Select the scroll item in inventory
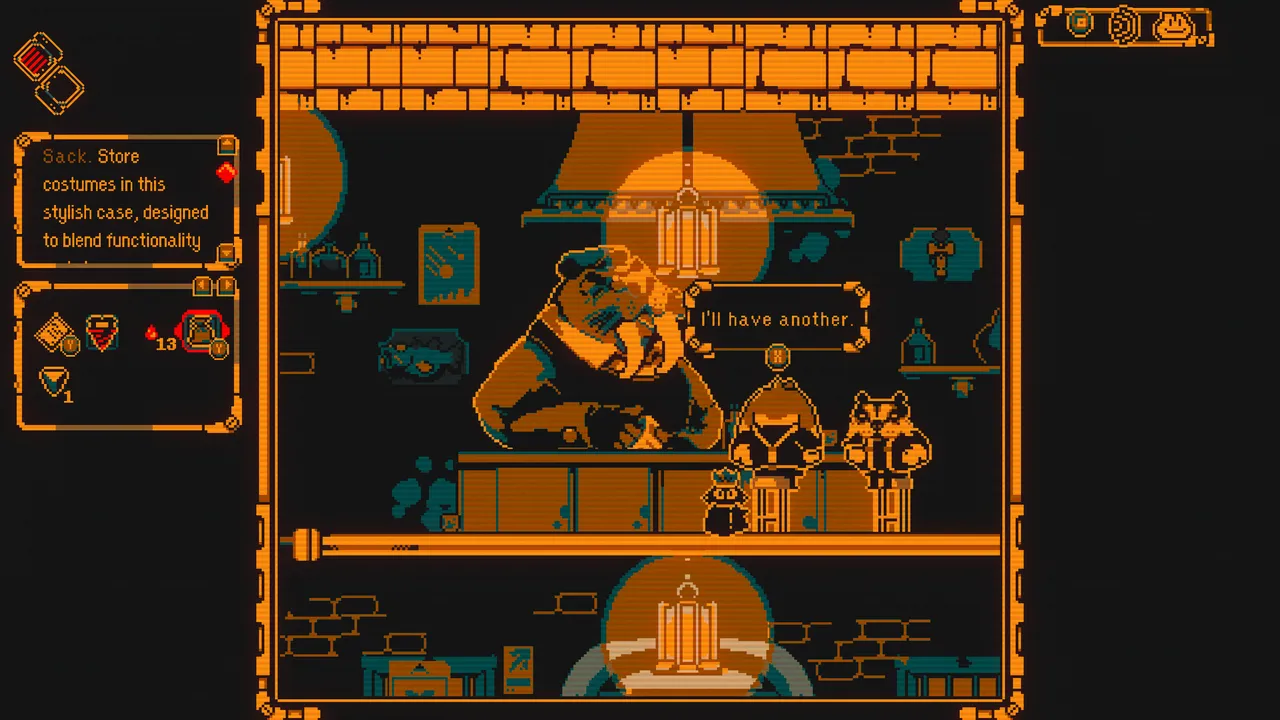Image resolution: width=1280 pixels, height=720 pixels. coord(54,332)
